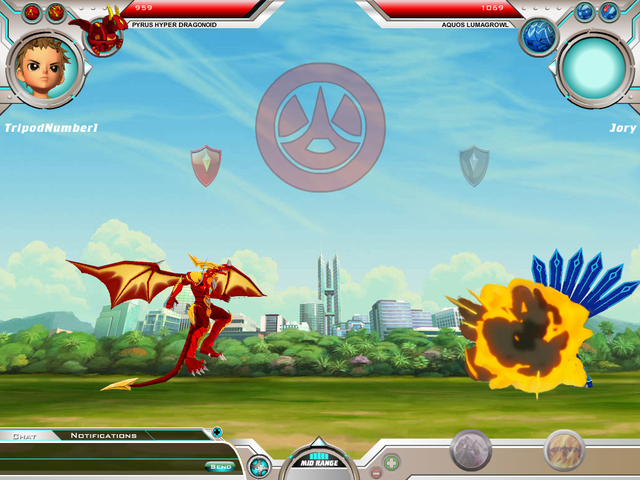Select Jory's glowing opponent portrait

(x=594, y=66)
